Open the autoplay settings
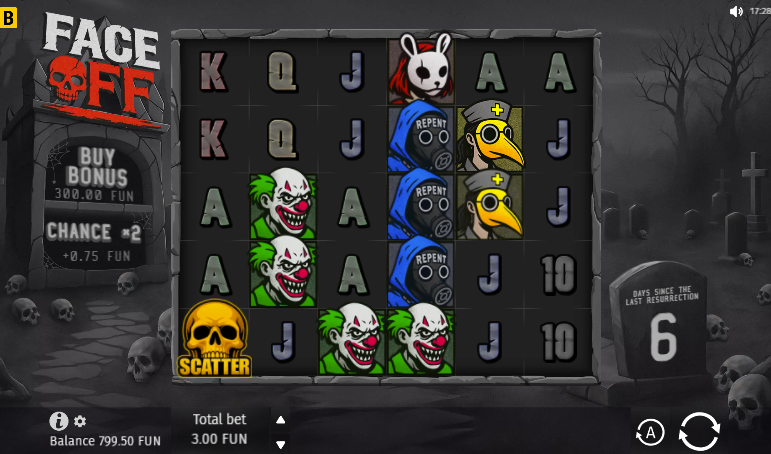 pos(650,432)
